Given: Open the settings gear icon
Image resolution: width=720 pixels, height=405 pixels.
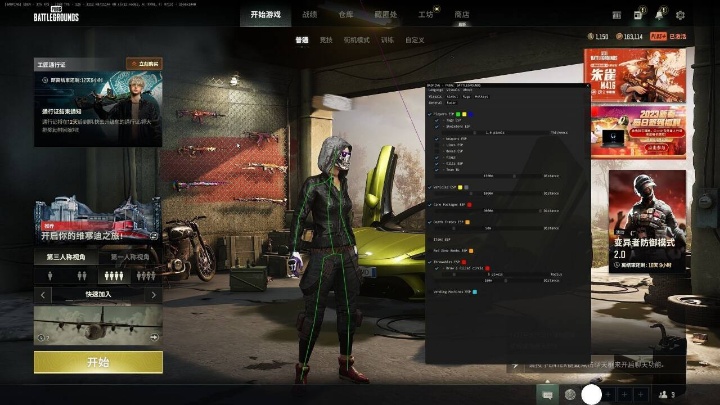Looking at the screenshot, I should tap(680, 15).
